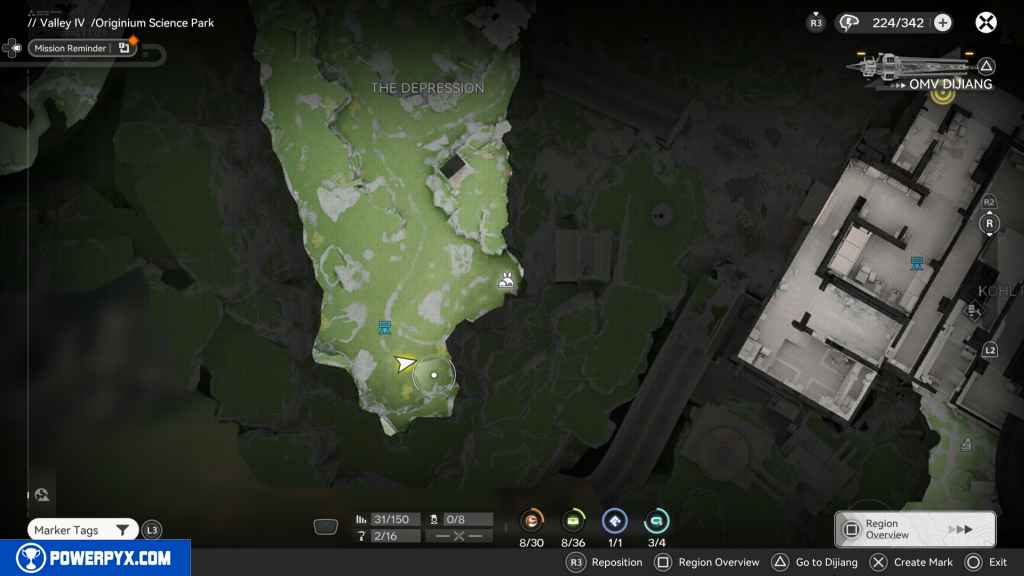This screenshot has width=1024, height=576.
Task: Click the yellow player arrow on the map
Action: coord(404,363)
